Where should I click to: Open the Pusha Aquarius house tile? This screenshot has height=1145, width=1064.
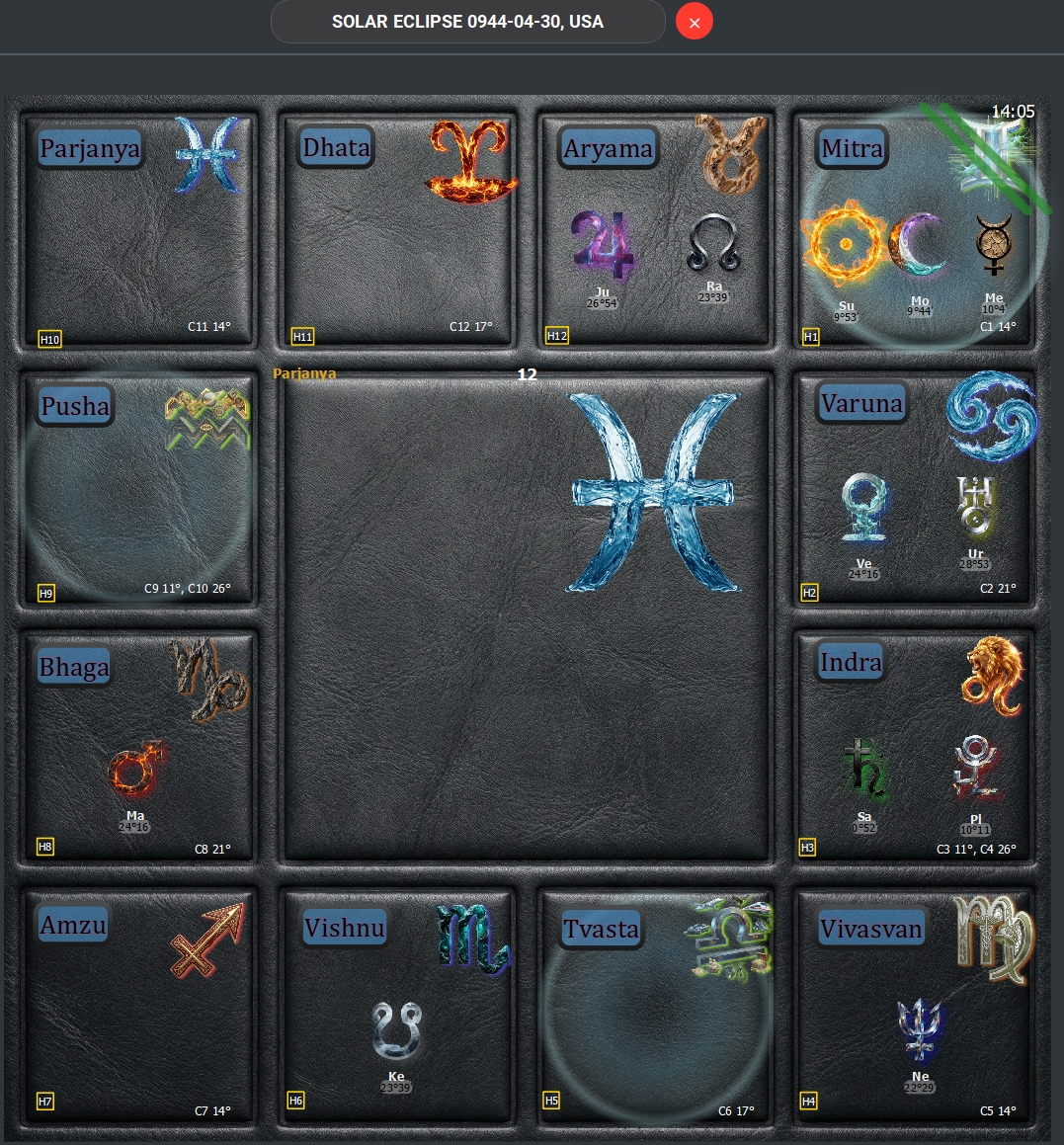pos(138,490)
